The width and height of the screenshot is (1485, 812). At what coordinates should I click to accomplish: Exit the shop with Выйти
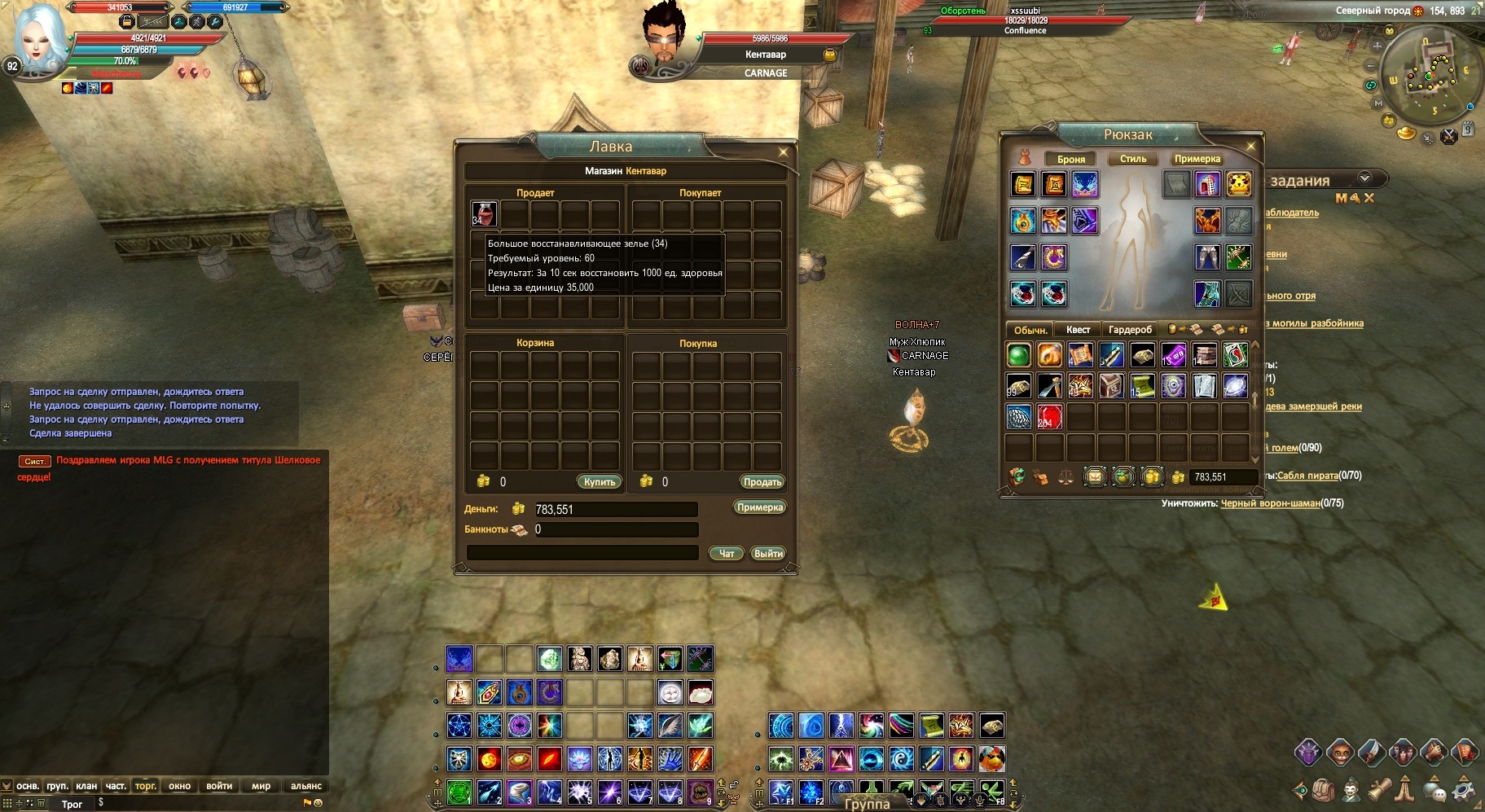[767, 554]
